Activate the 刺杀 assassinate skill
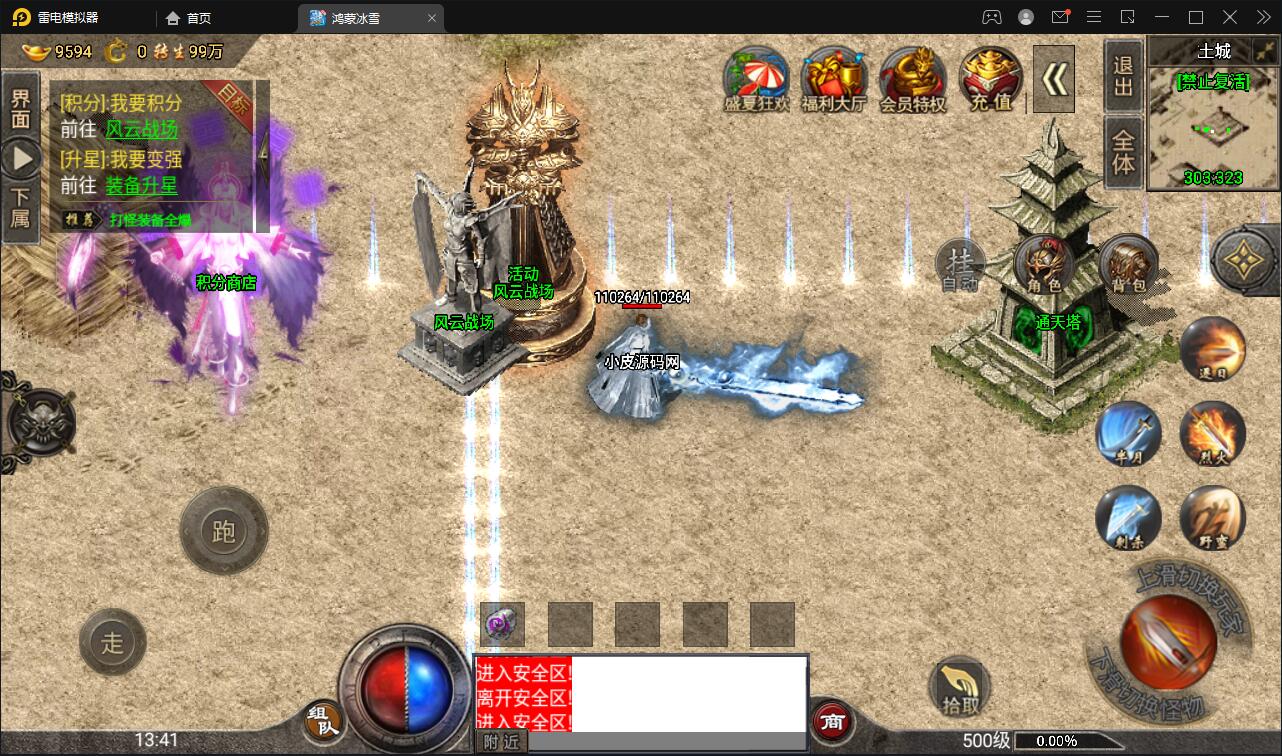The image size is (1282, 756). tap(1128, 517)
